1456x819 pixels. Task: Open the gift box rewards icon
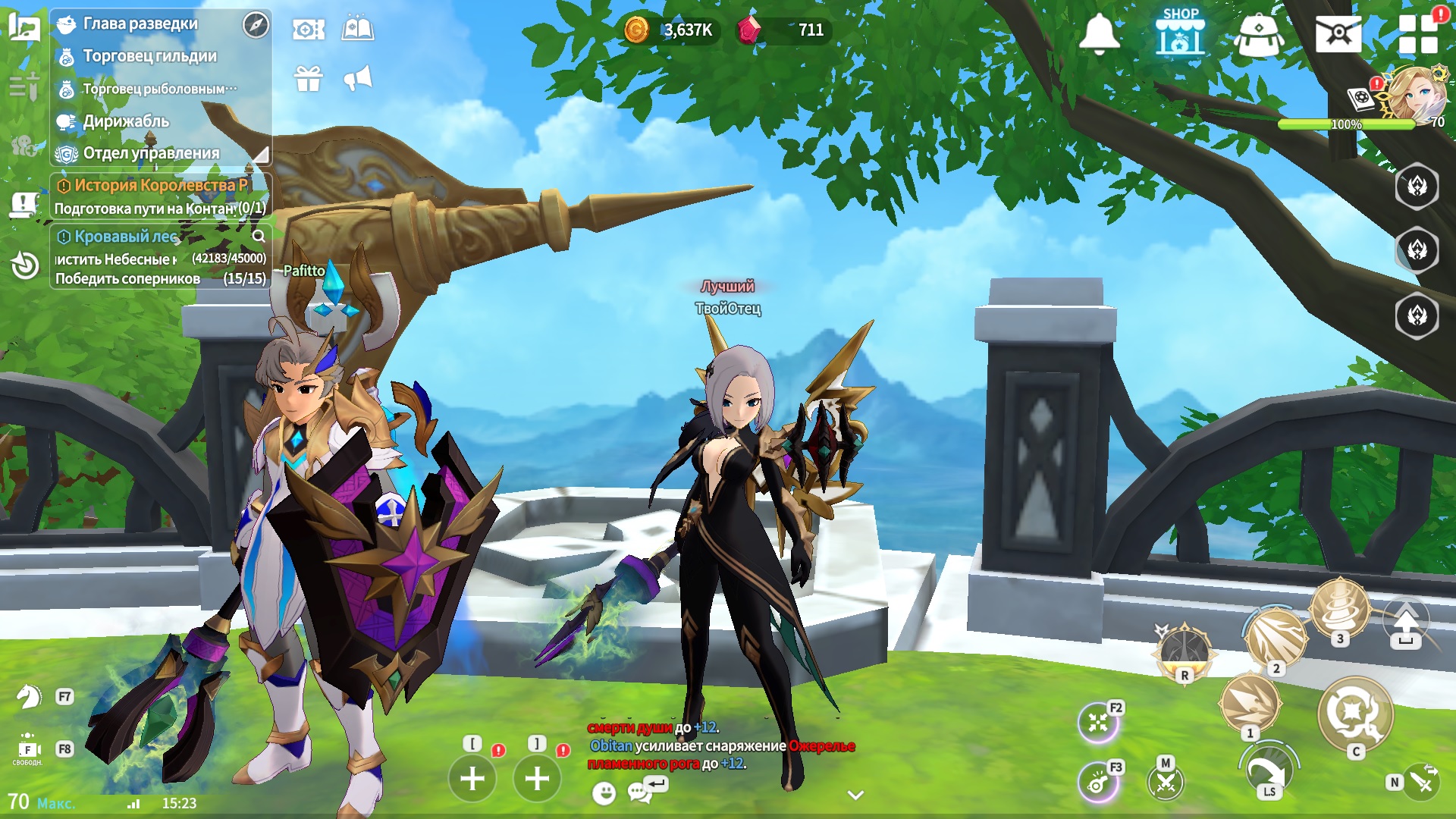tap(309, 78)
